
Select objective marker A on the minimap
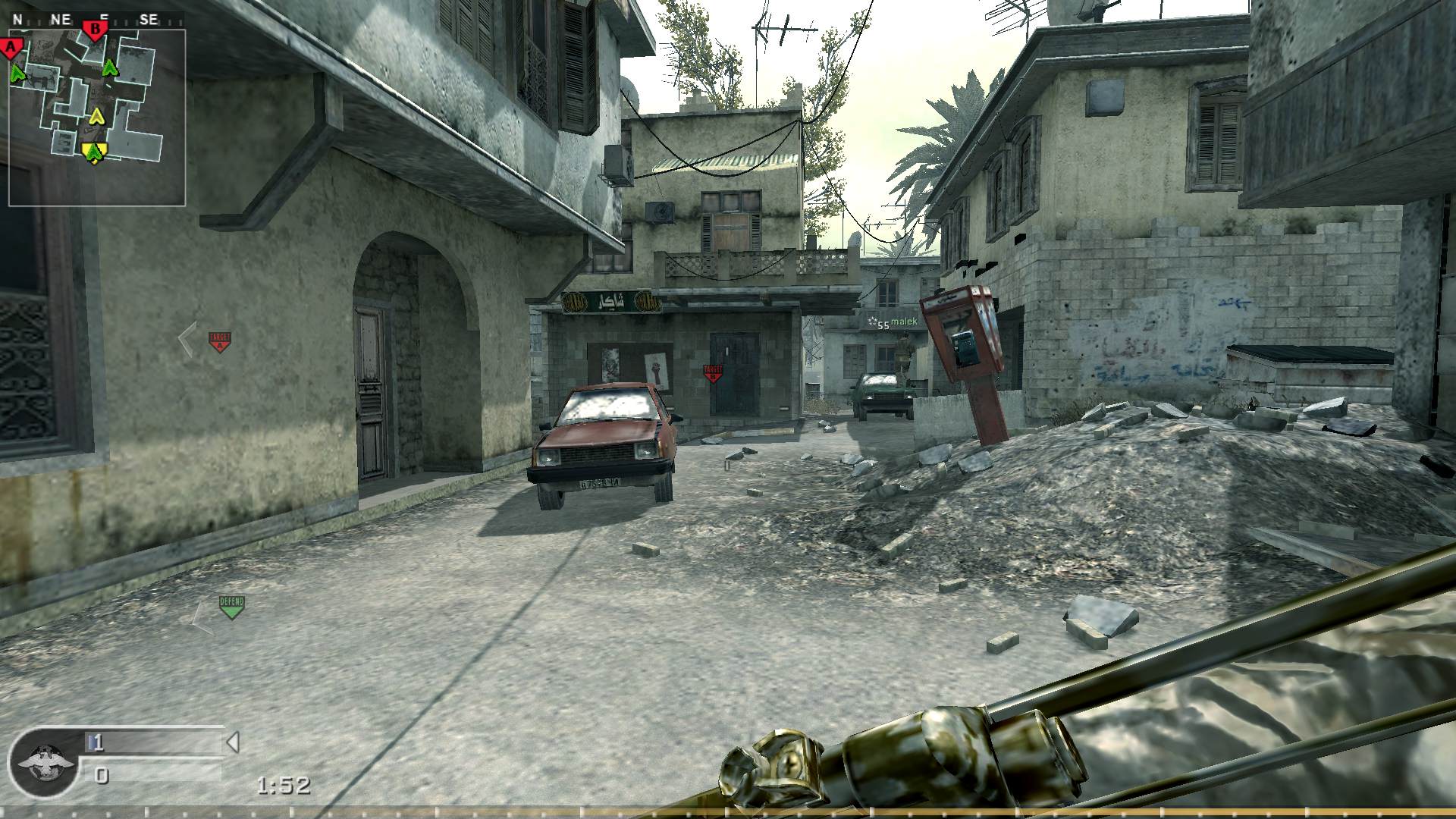(x=10, y=47)
